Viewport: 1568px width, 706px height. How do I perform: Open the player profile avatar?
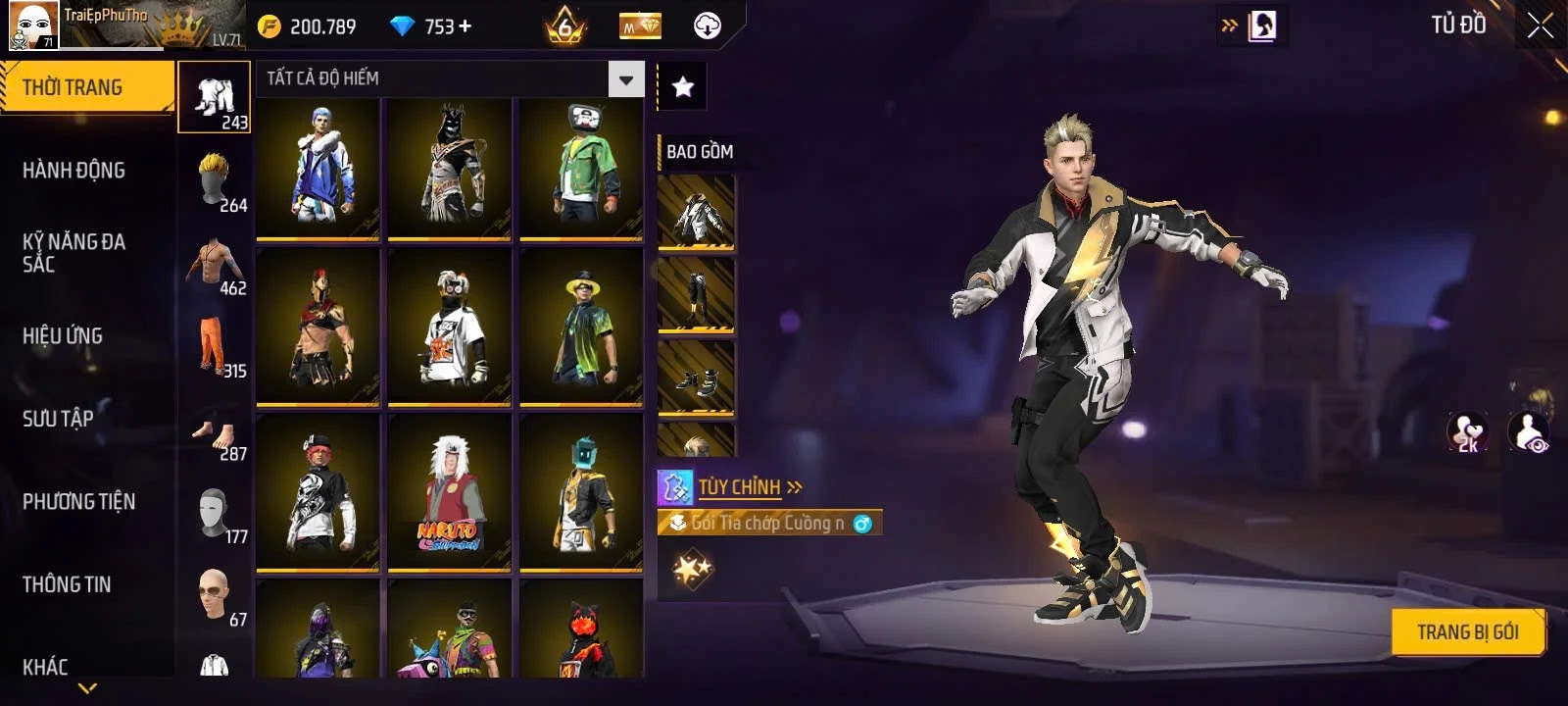click(x=32, y=25)
